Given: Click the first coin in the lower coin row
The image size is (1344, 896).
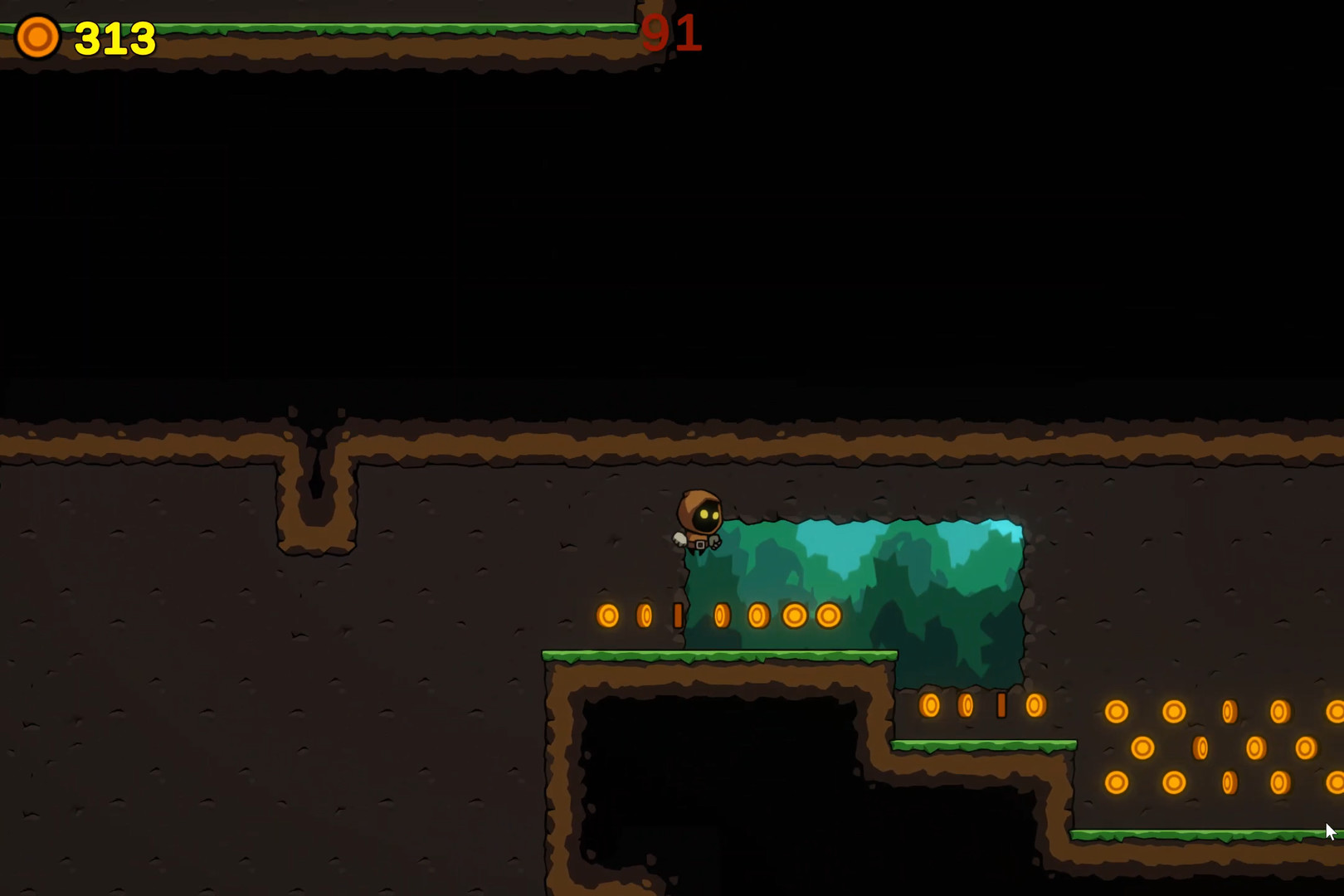Looking at the screenshot, I should coord(931,706).
